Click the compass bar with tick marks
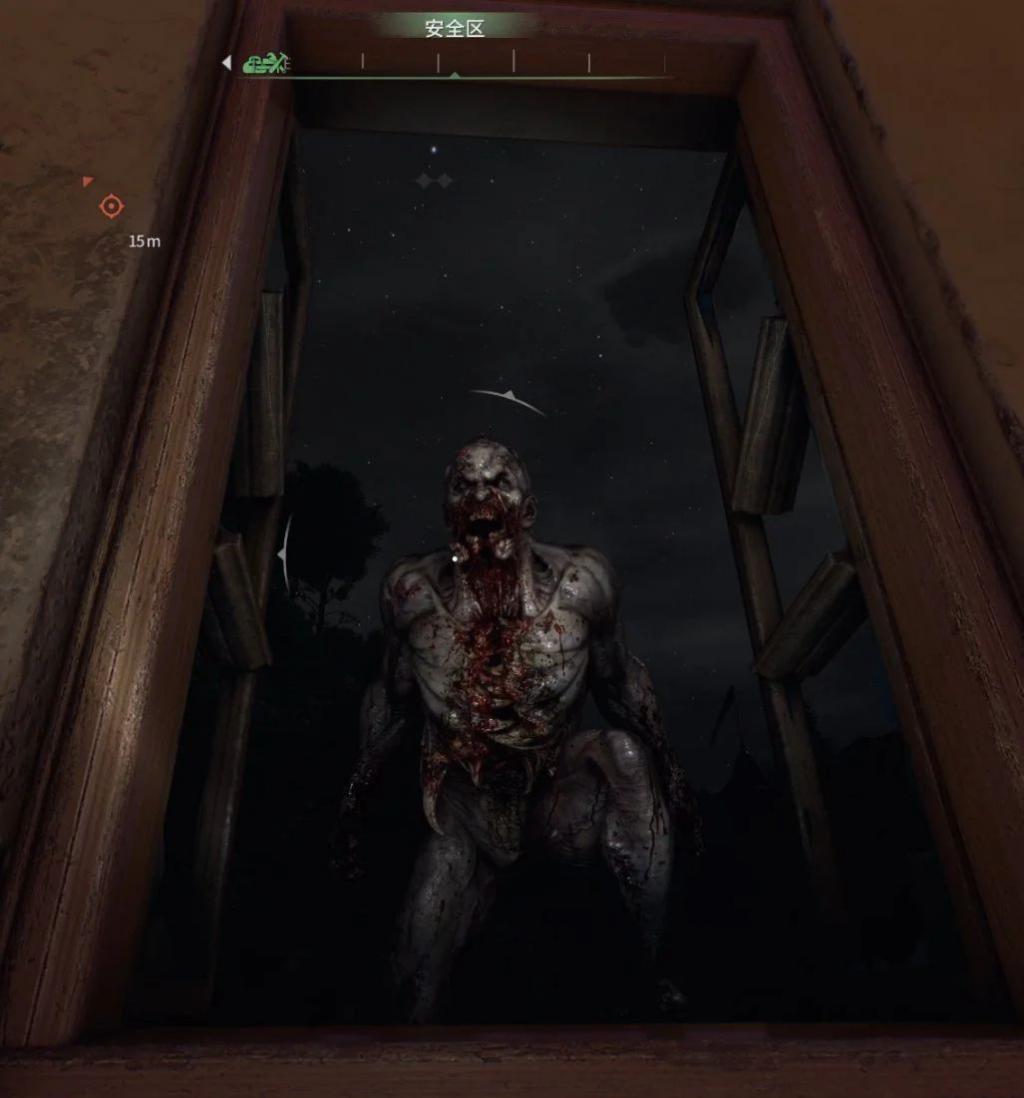This screenshot has height=1098, width=1024. tap(476, 65)
